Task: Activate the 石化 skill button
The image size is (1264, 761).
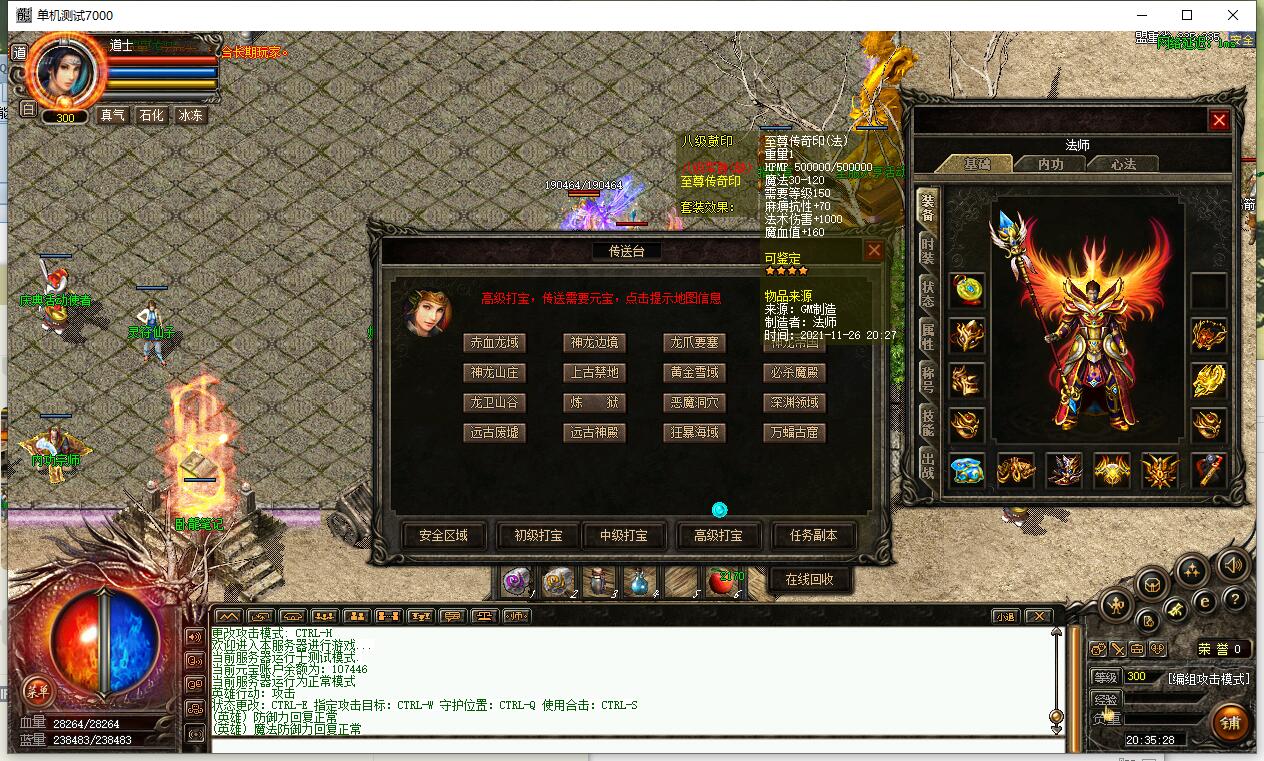Action: [x=151, y=115]
